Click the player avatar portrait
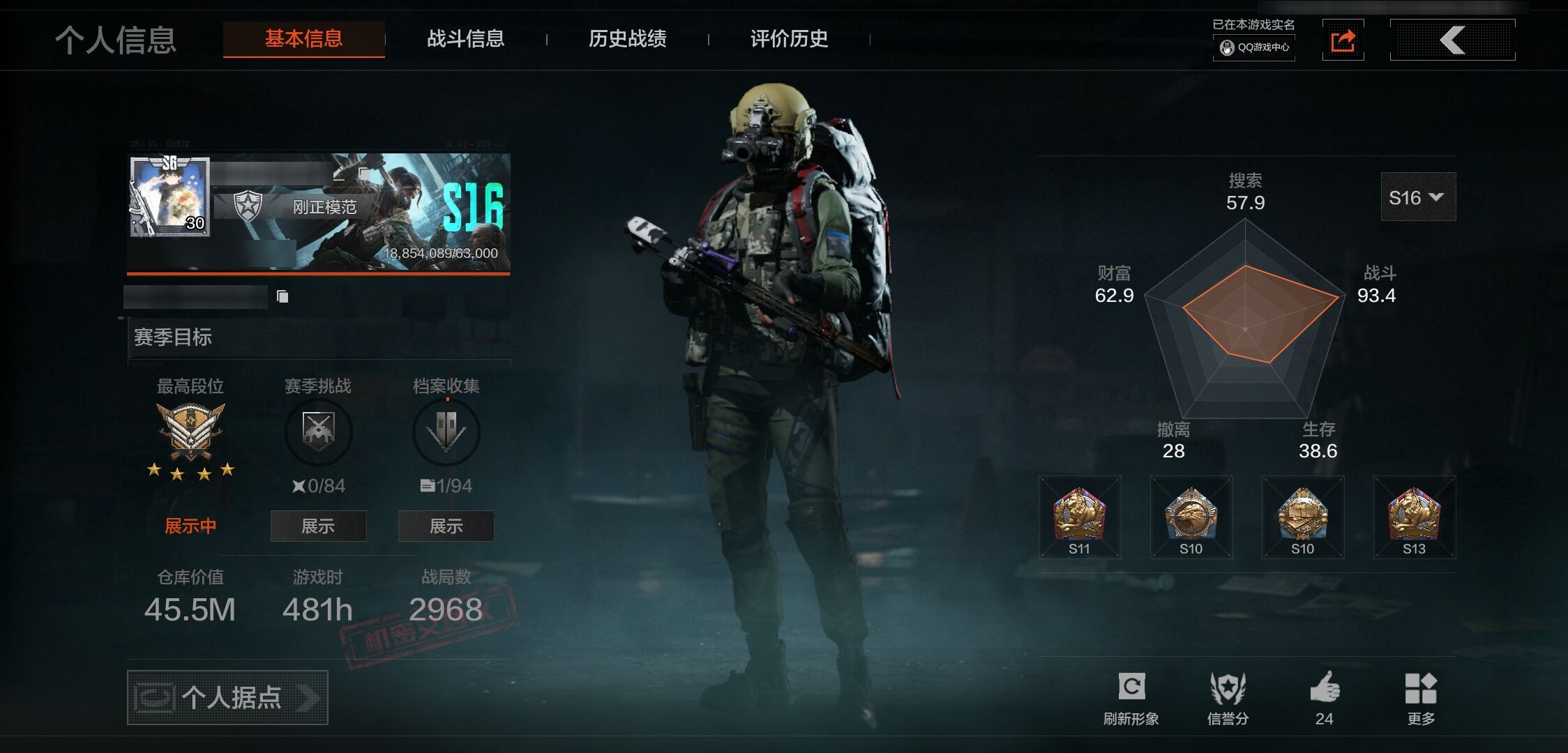1568x753 pixels. [x=169, y=197]
